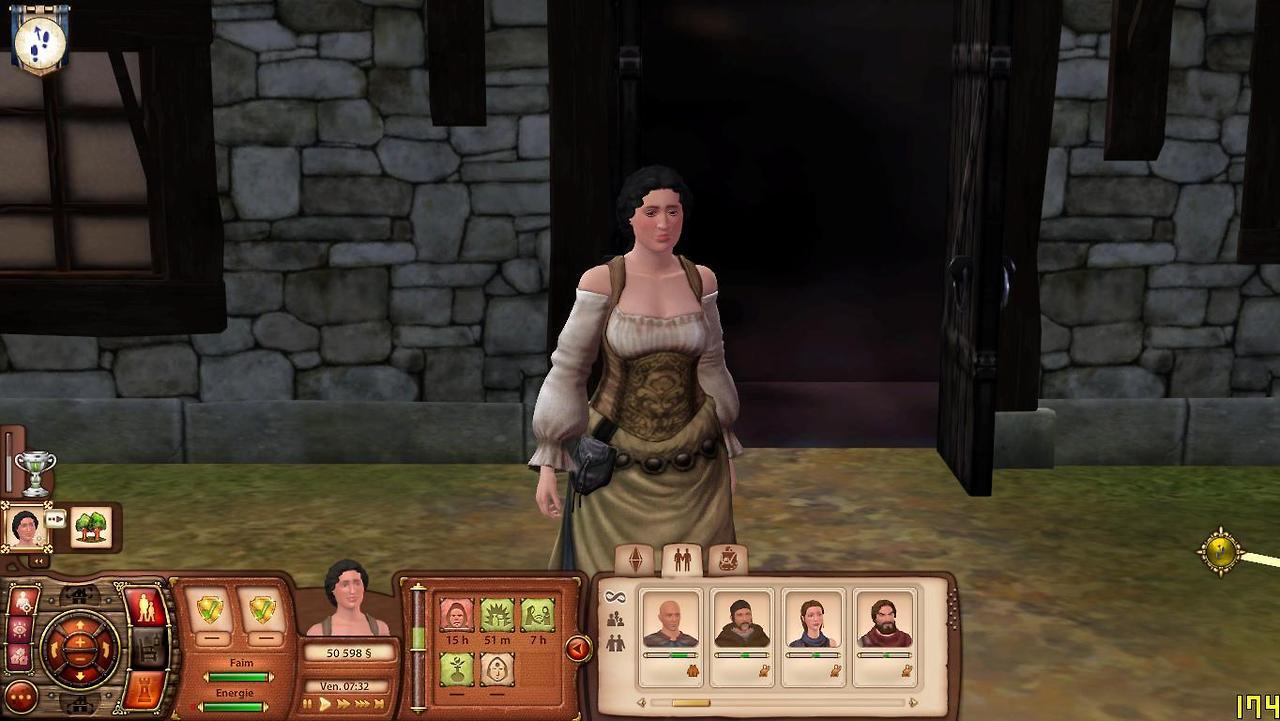Set game speed to double fast-forward
Screen dimensions: 1280x721
[344, 705]
